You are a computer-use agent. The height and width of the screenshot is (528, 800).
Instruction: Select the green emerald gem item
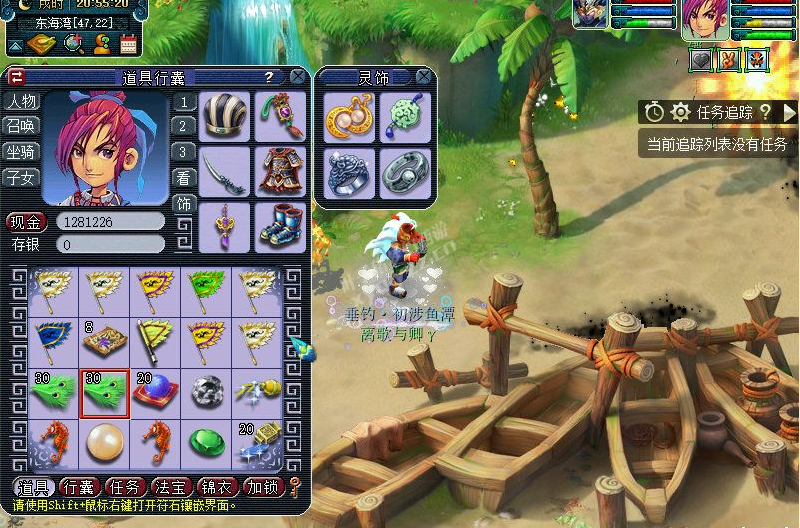tap(208, 441)
